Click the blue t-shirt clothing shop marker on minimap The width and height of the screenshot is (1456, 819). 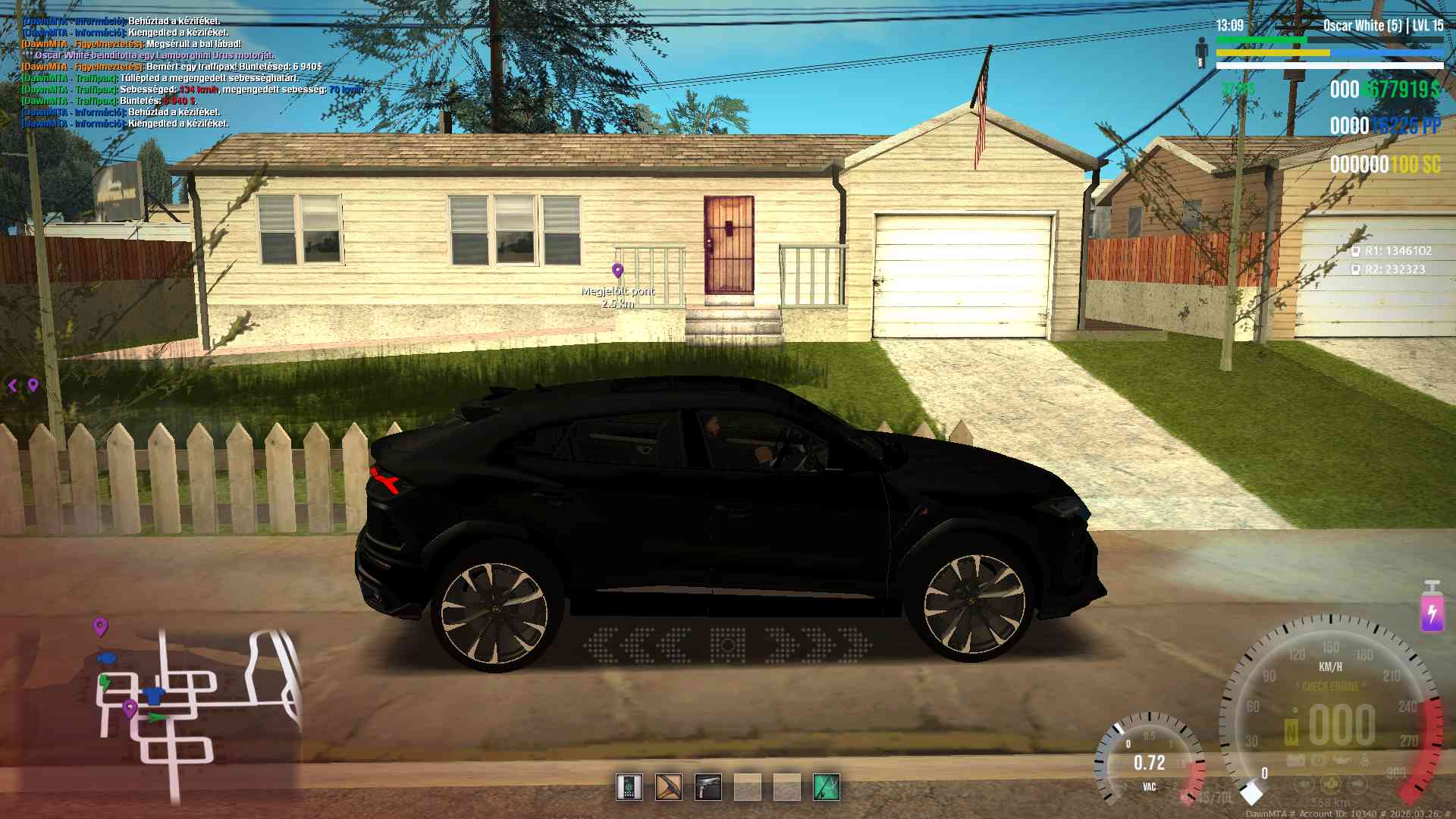coord(154,694)
